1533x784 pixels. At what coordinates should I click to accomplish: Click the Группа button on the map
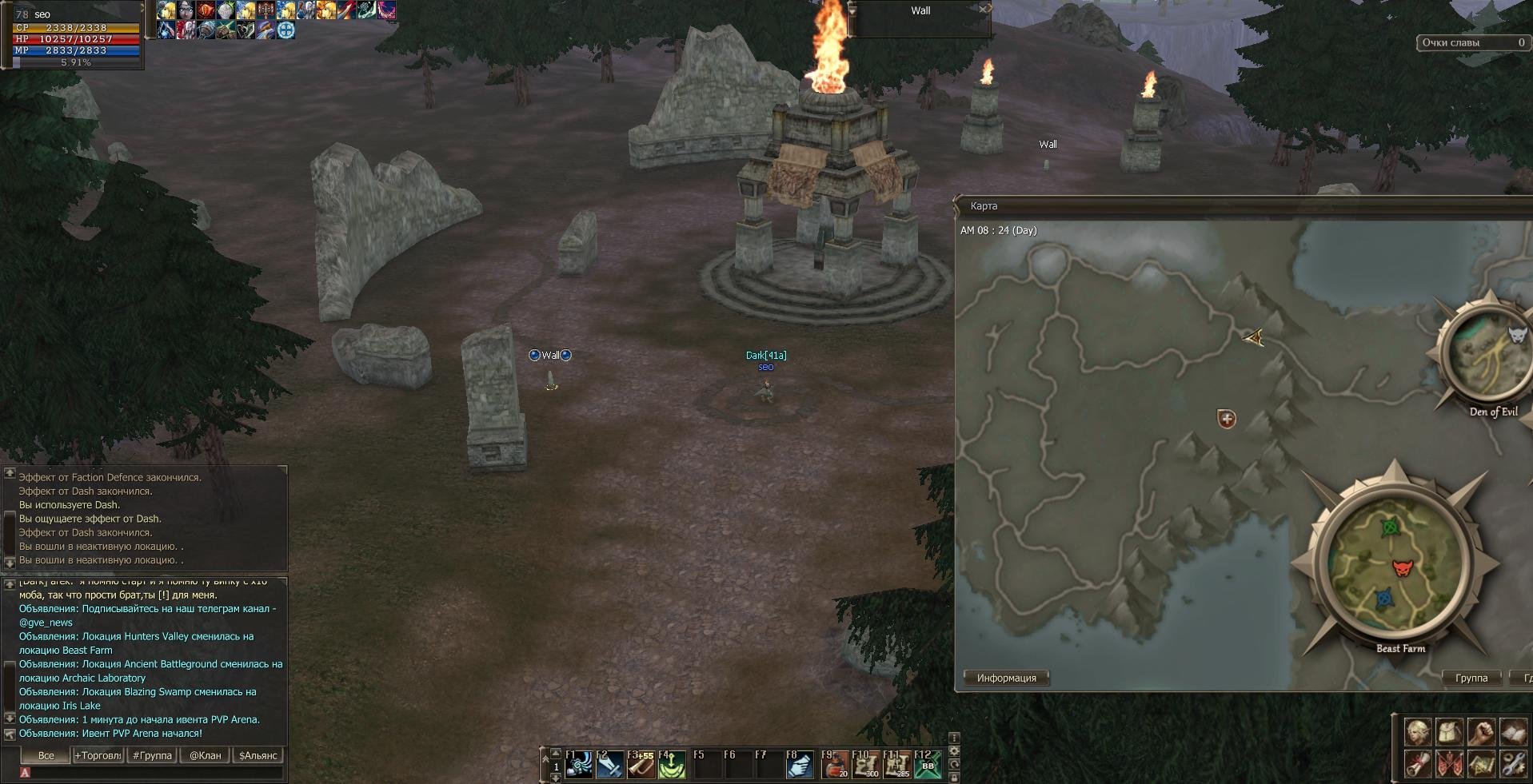[1471, 678]
